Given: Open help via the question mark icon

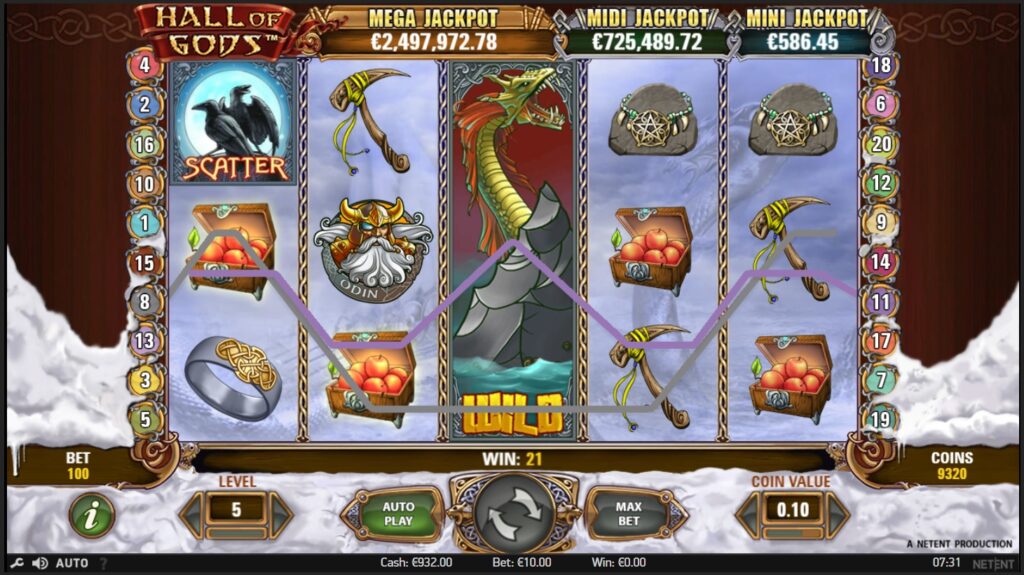Looking at the screenshot, I should click(x=103, y=563).
